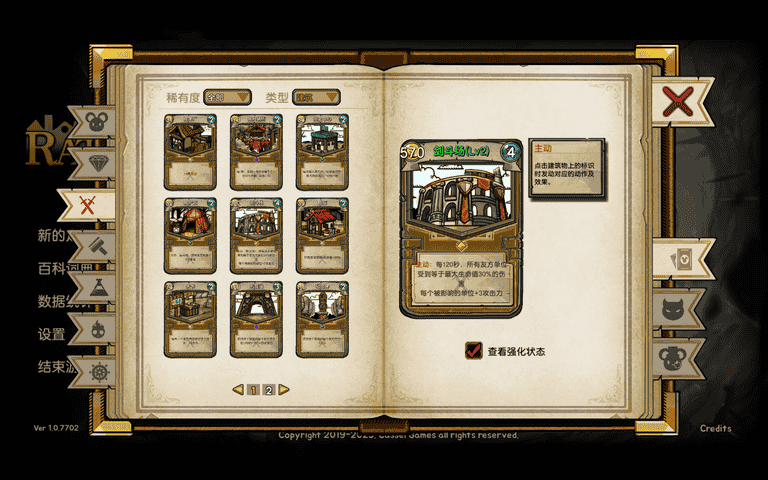Switch to the diamond bookmark tab
This screenshot has width=768, height=480.
[96, 163]
